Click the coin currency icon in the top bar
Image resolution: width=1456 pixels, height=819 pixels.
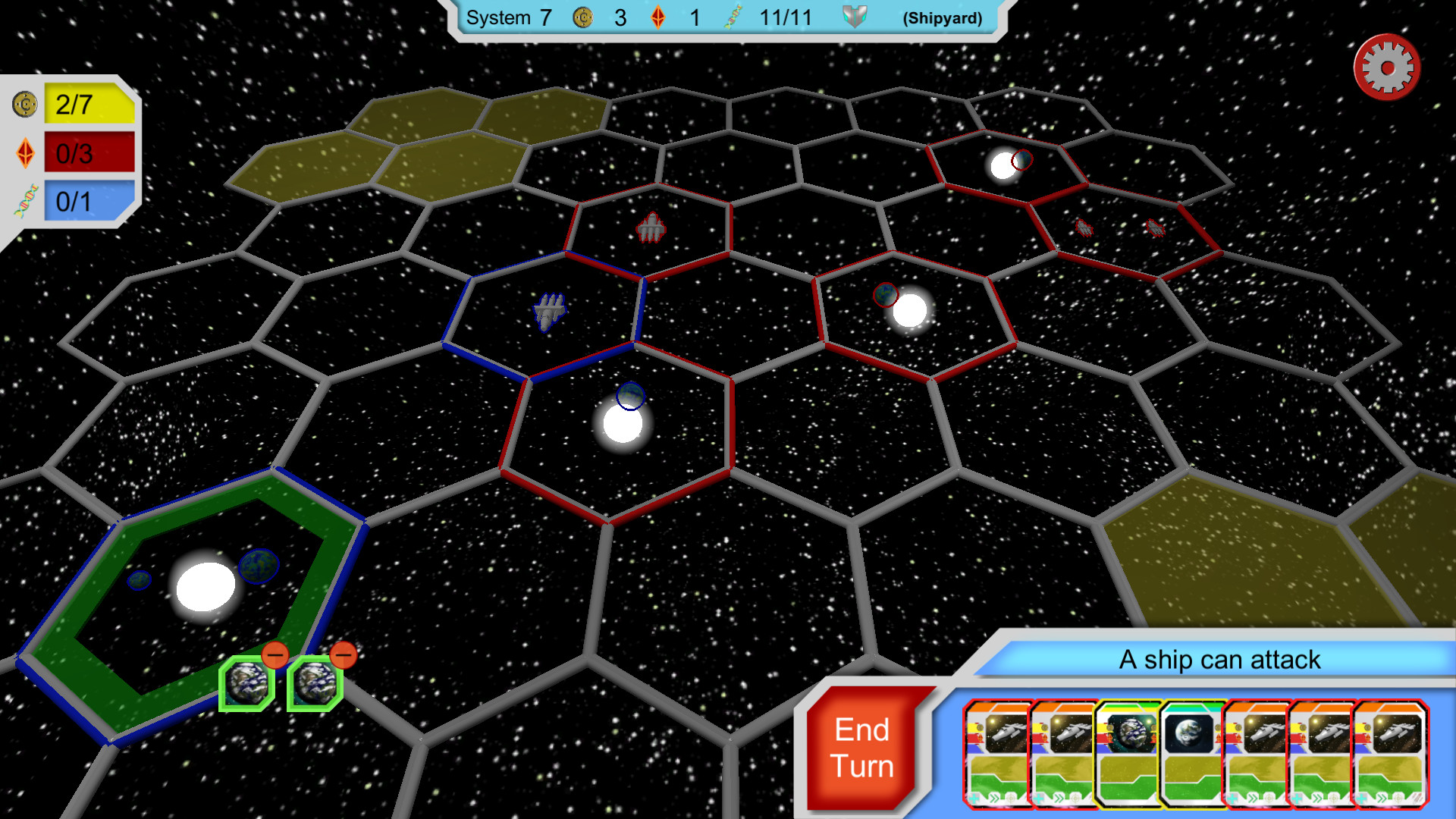[582, 17]
